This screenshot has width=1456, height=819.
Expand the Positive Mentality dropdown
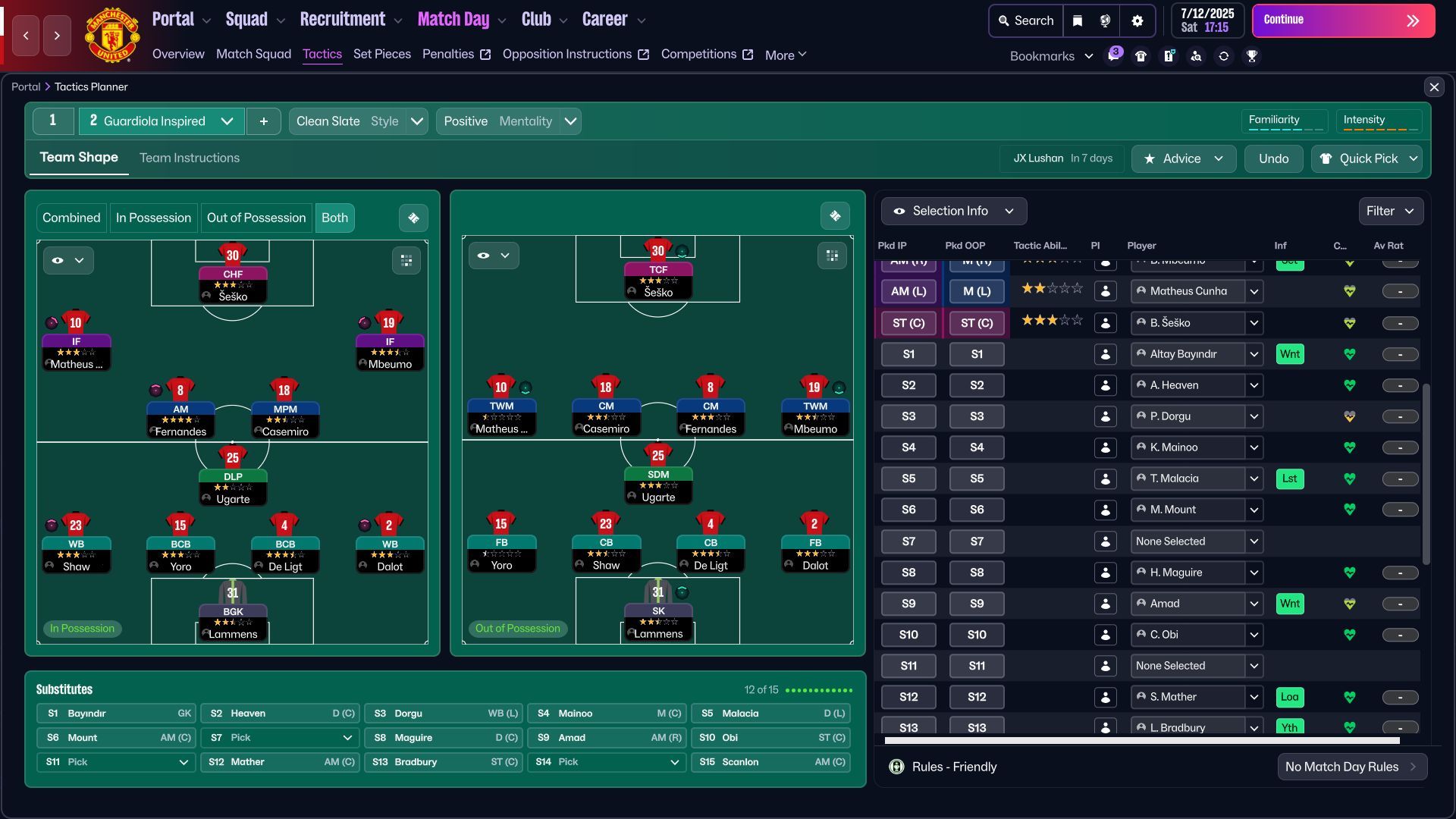[571, 121]
